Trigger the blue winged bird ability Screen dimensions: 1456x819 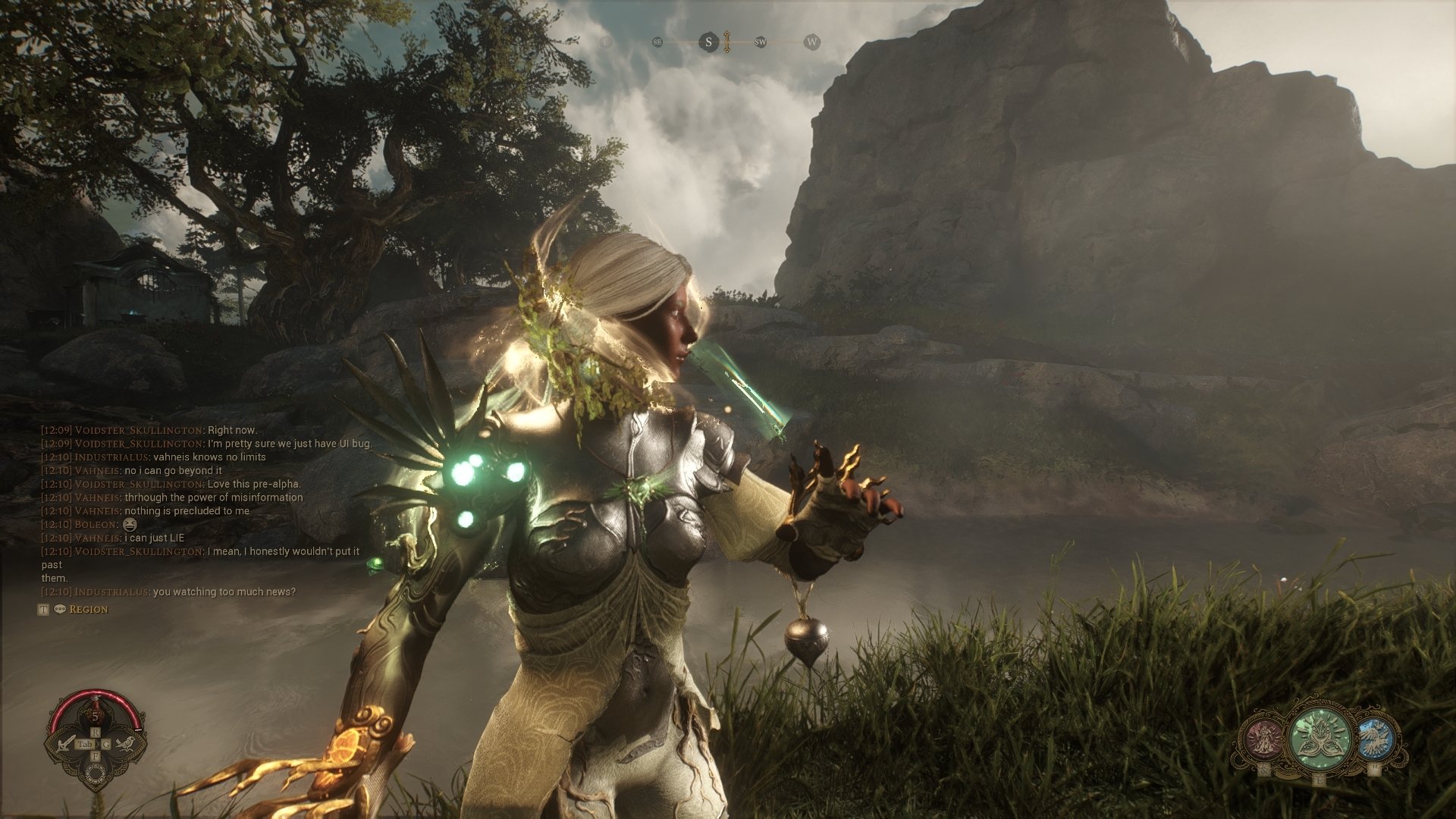click(x=1374, y=739)
